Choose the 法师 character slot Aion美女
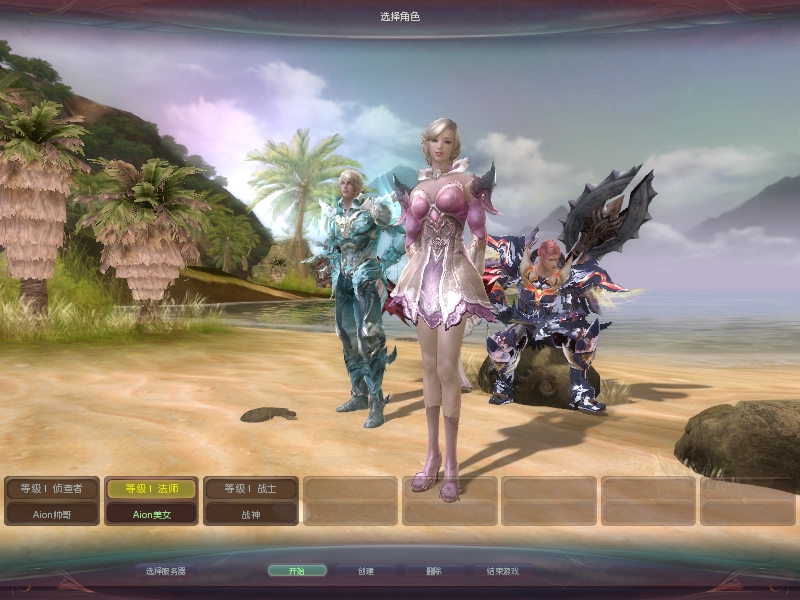The height and width of the screenshot is (600, 800). 151,501
